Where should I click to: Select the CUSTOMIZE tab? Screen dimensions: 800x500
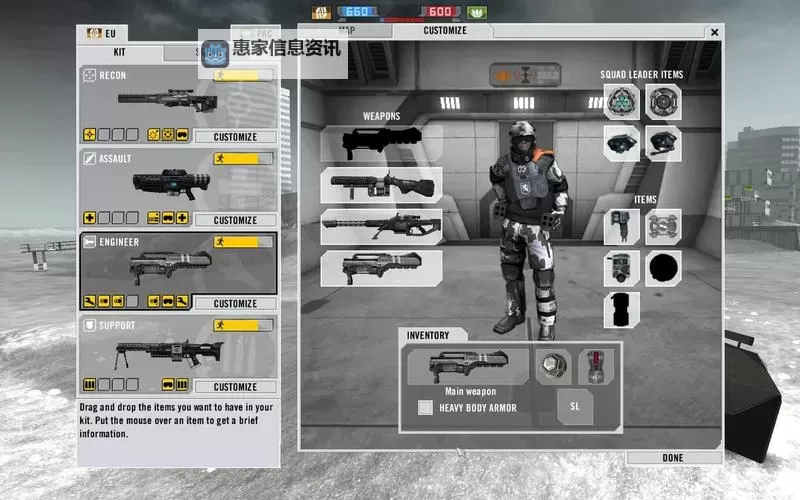[x=445, y=31]
